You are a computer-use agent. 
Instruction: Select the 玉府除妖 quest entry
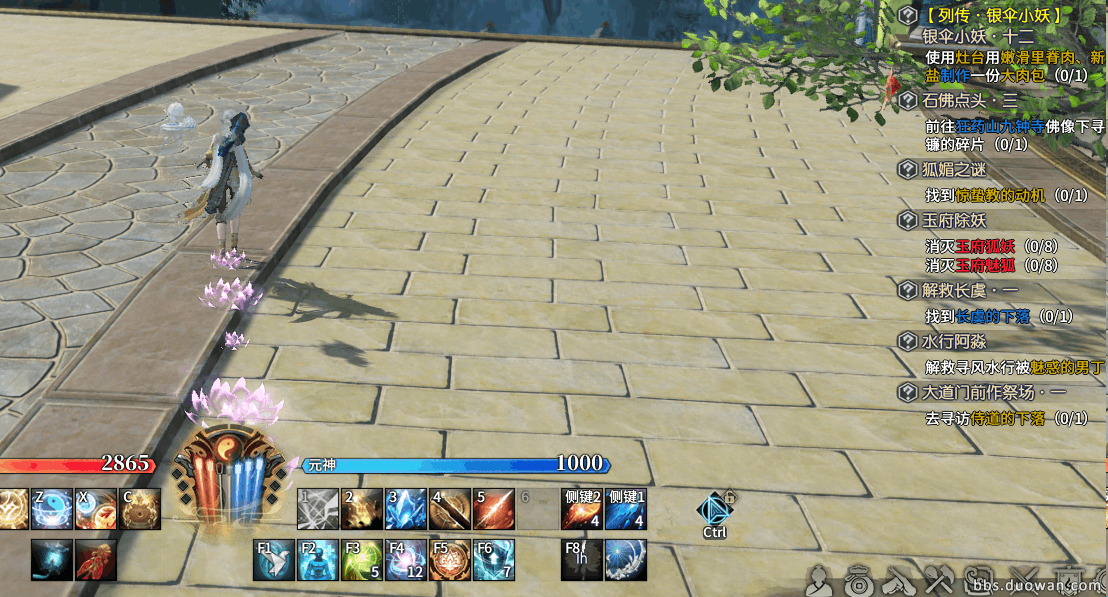[954, 220]
